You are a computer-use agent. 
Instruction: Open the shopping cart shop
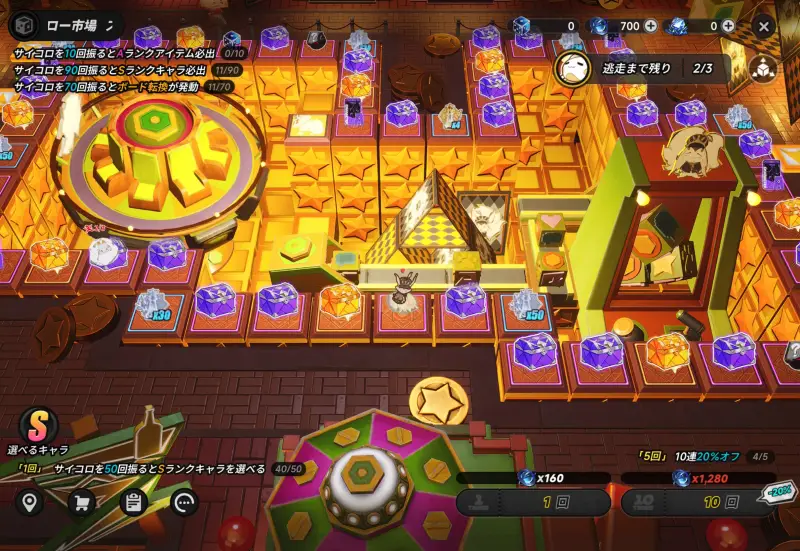[81, 502]
